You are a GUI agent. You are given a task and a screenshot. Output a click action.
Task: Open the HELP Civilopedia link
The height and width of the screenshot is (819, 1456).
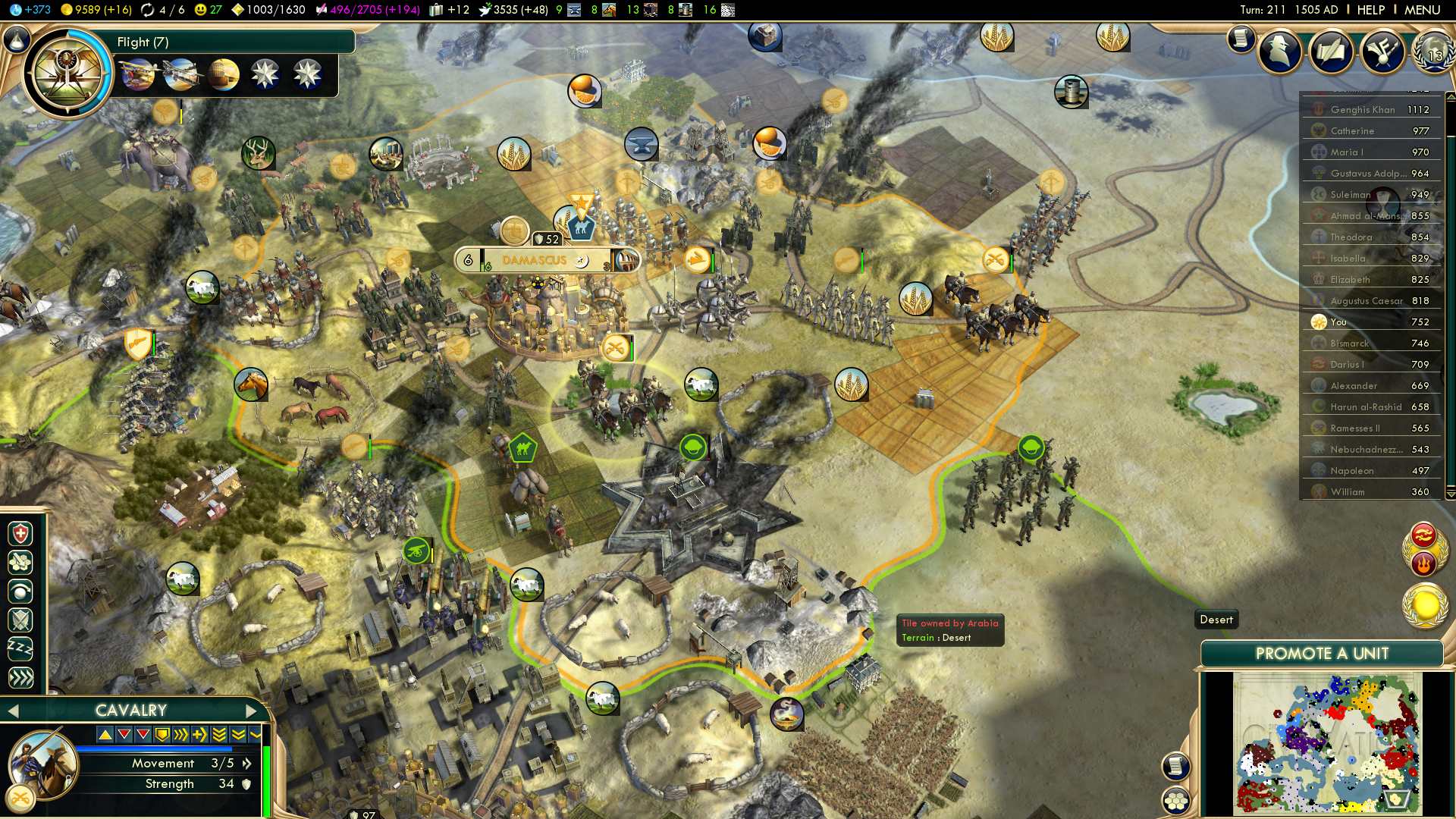click(x=1370, y=10)
